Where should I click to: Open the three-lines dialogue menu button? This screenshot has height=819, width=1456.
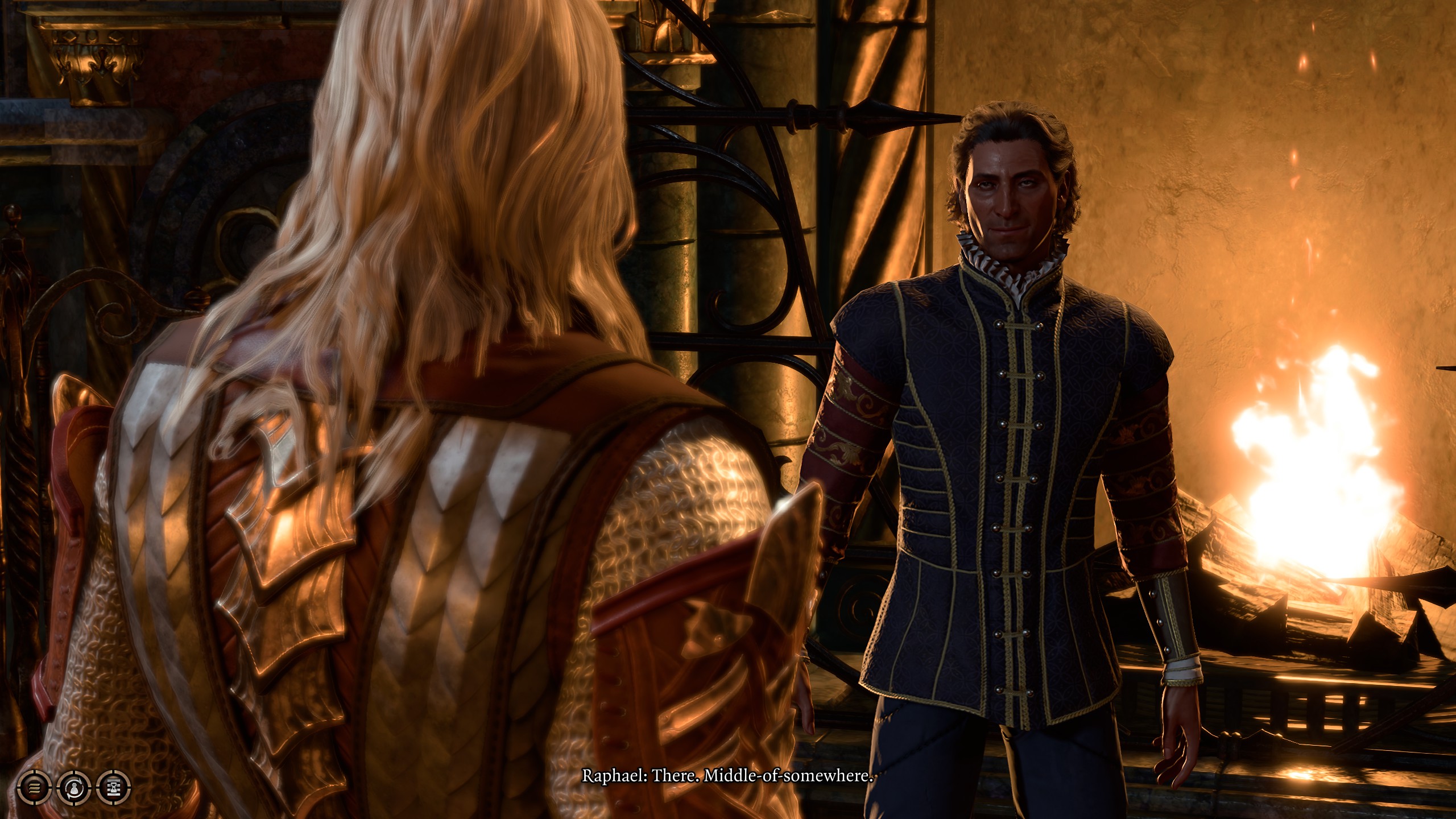point(35,788)
